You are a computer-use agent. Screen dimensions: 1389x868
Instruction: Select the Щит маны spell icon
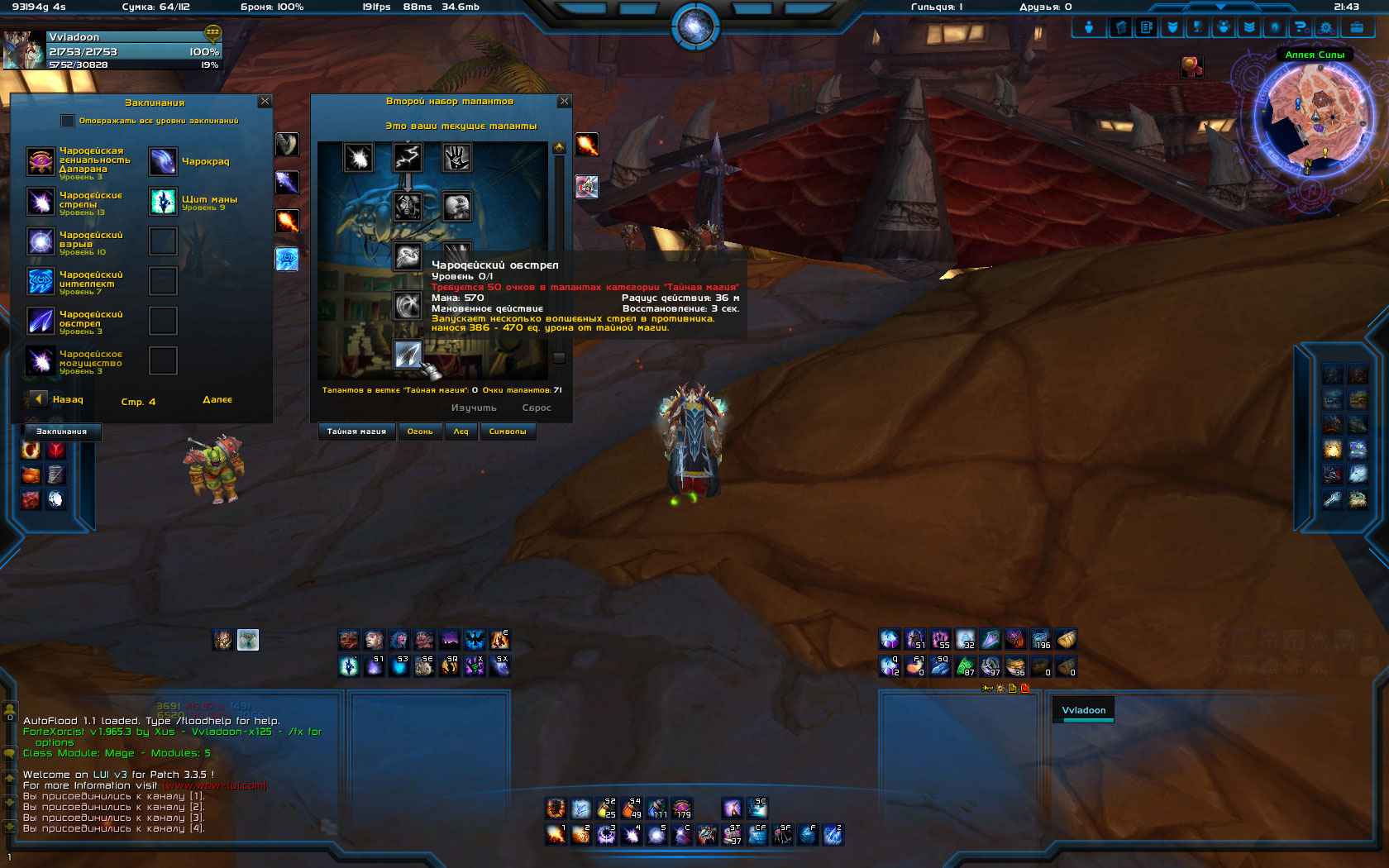click(163, 201)
